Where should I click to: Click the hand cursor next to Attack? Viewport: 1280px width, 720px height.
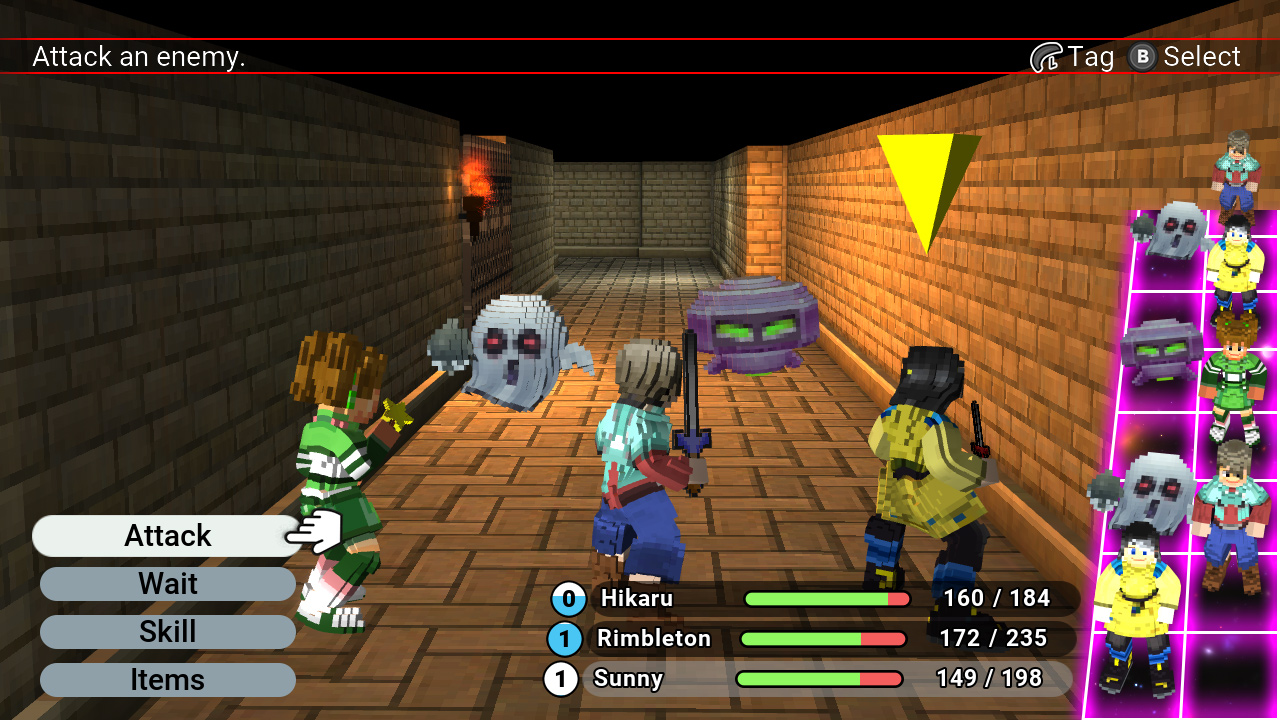(x=311, y=530)
